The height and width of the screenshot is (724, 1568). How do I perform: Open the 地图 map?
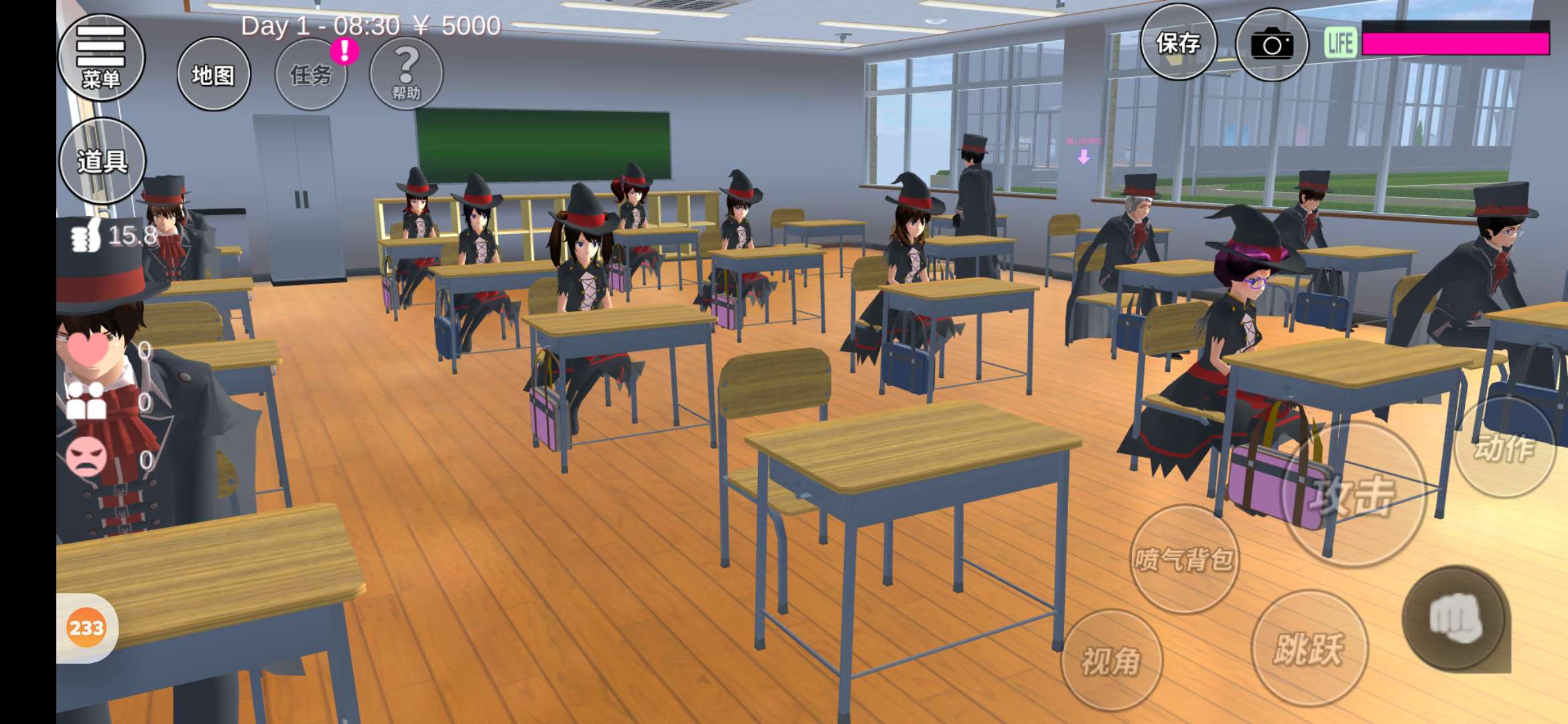[214, 74]
